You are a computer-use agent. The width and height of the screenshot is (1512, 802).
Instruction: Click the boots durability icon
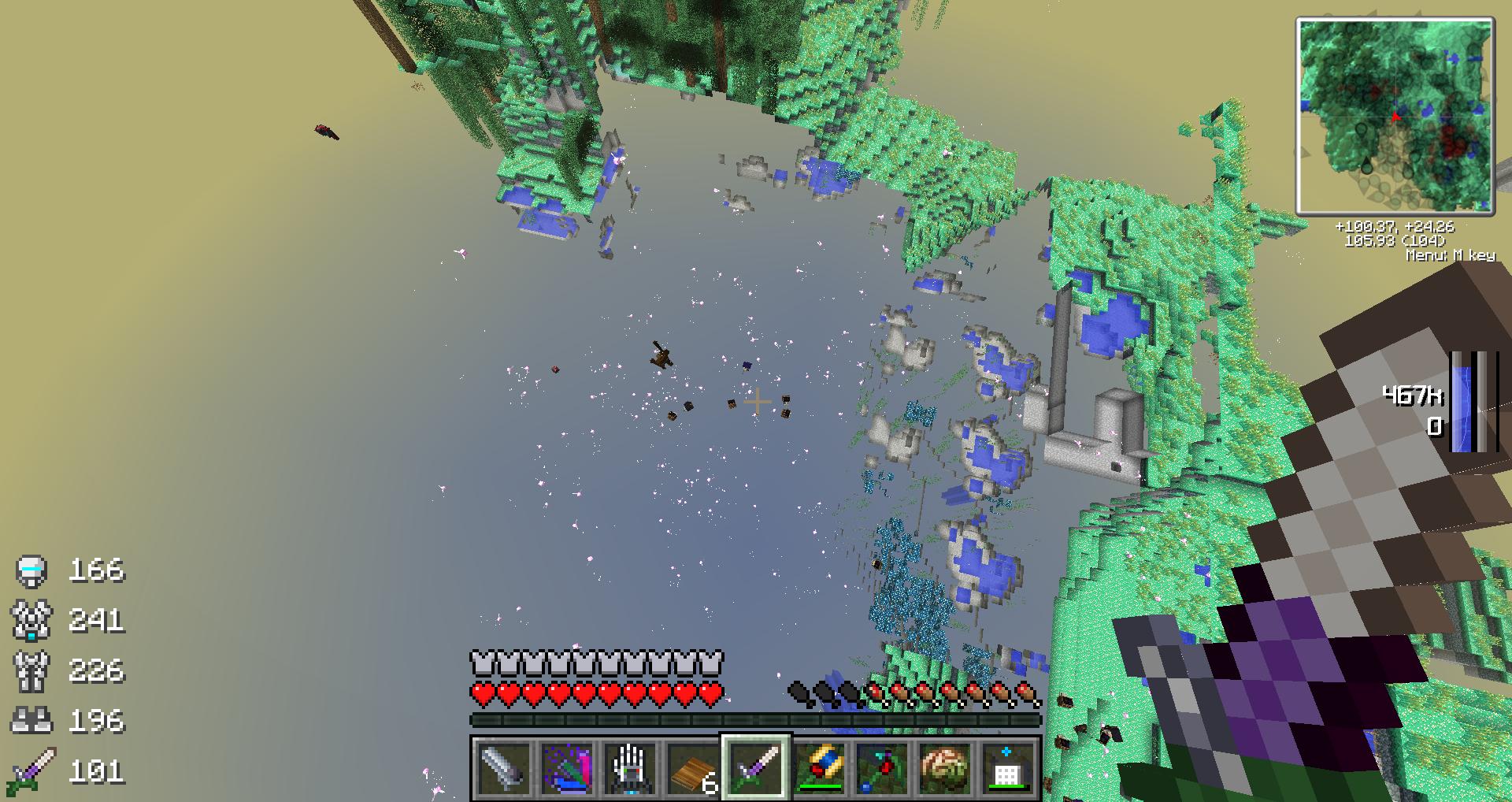click(x=31, y=720)
